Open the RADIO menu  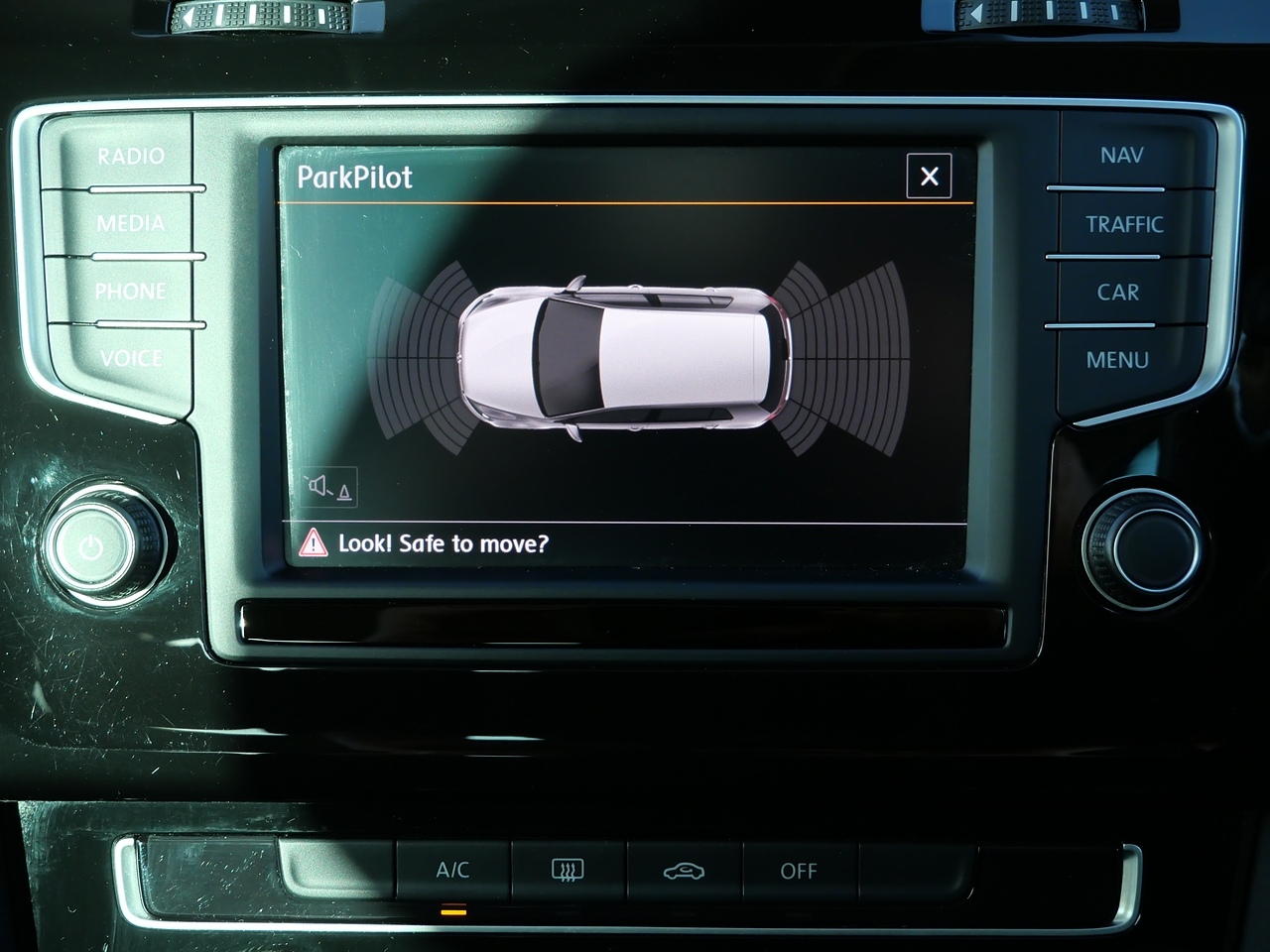(x=130, y=156)
